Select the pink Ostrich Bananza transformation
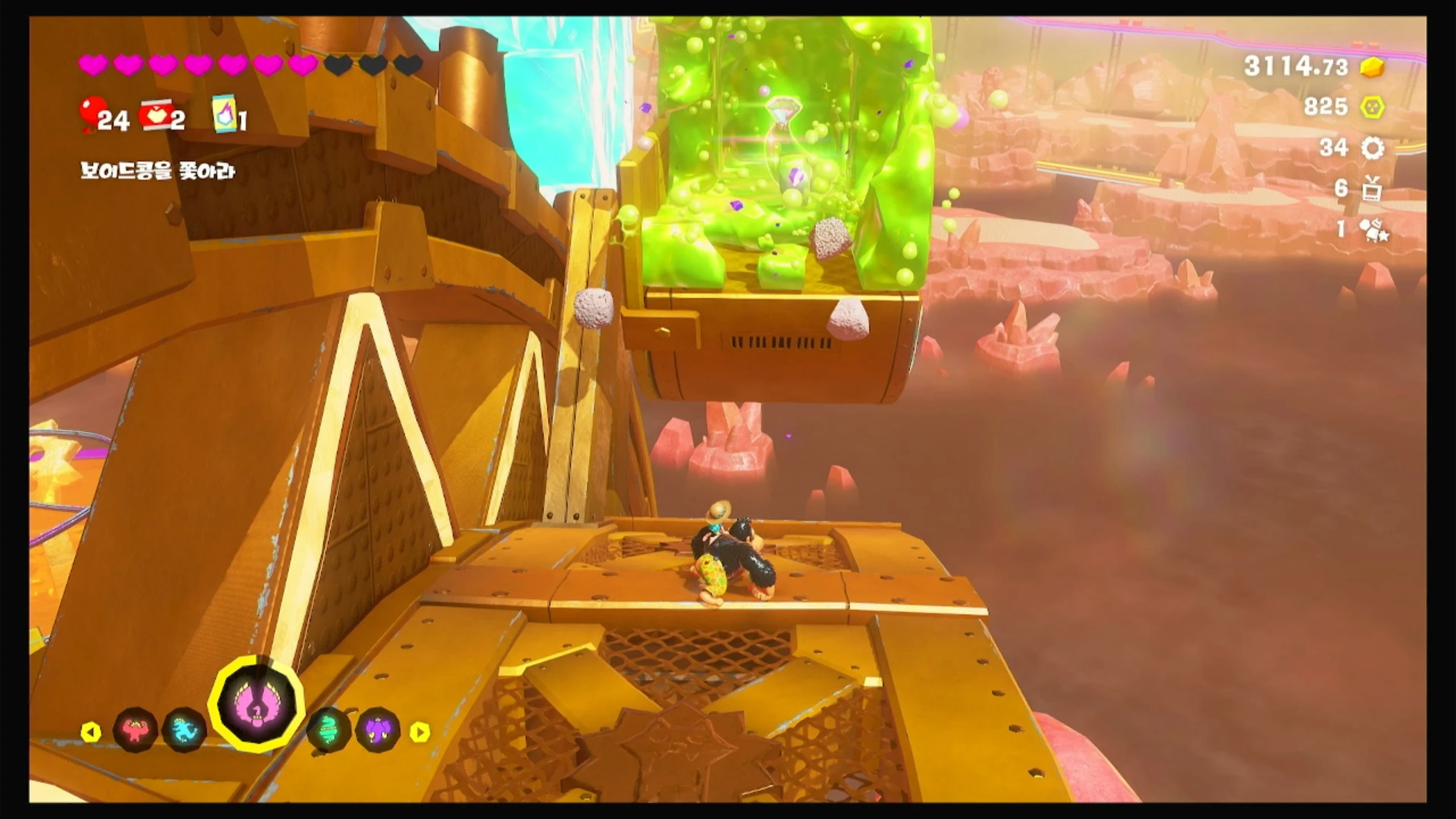 (256, 704)
